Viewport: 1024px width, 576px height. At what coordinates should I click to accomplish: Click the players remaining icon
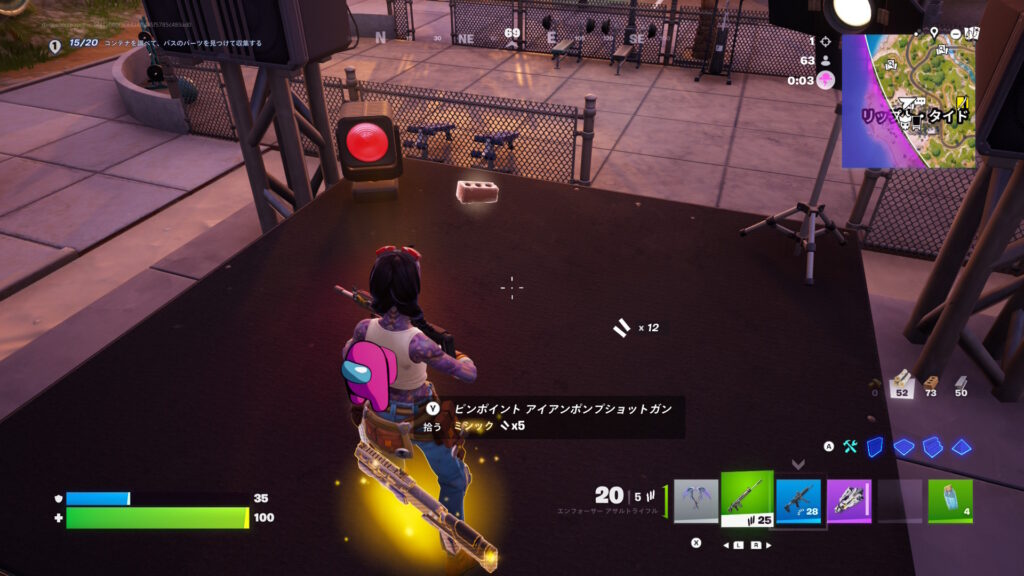pos(825,61)
